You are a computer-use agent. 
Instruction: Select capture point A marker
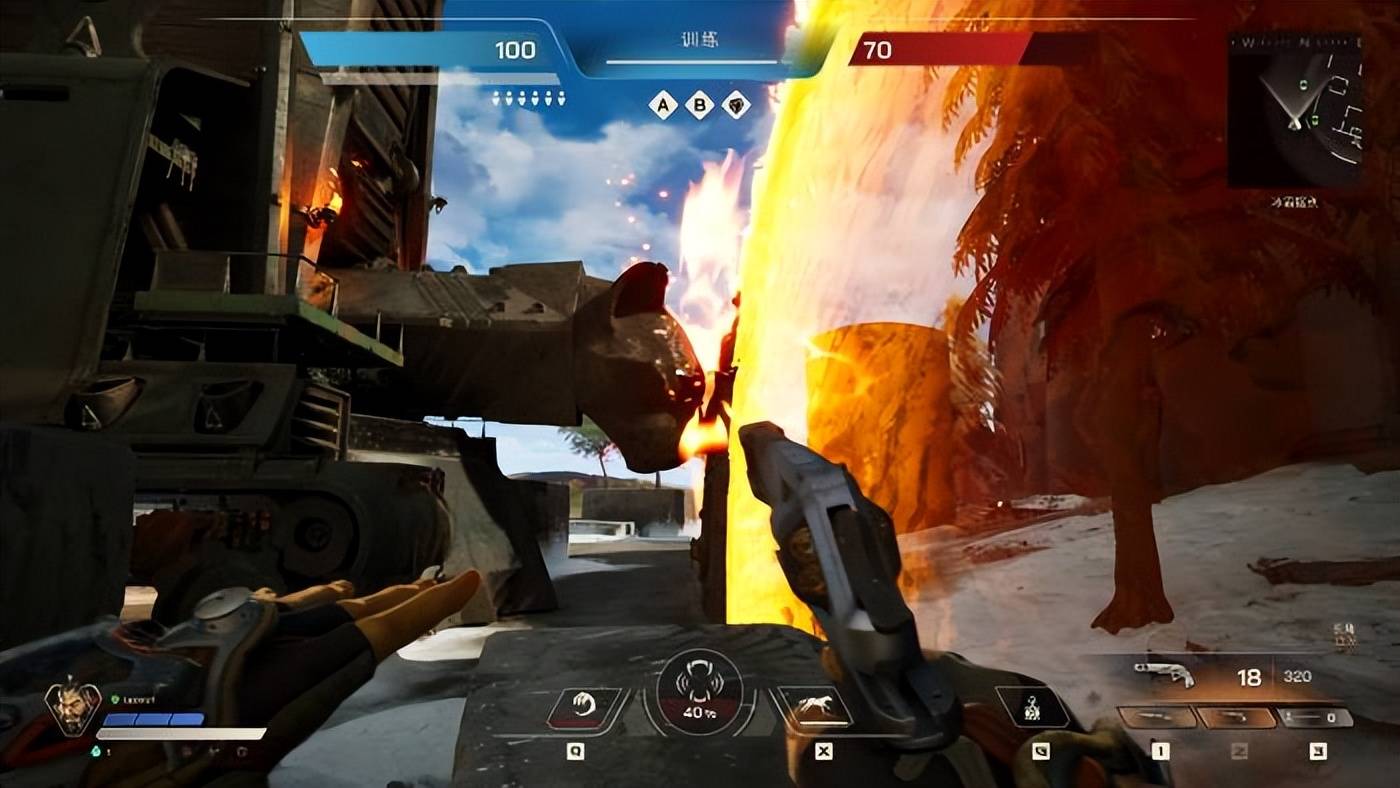663,104
